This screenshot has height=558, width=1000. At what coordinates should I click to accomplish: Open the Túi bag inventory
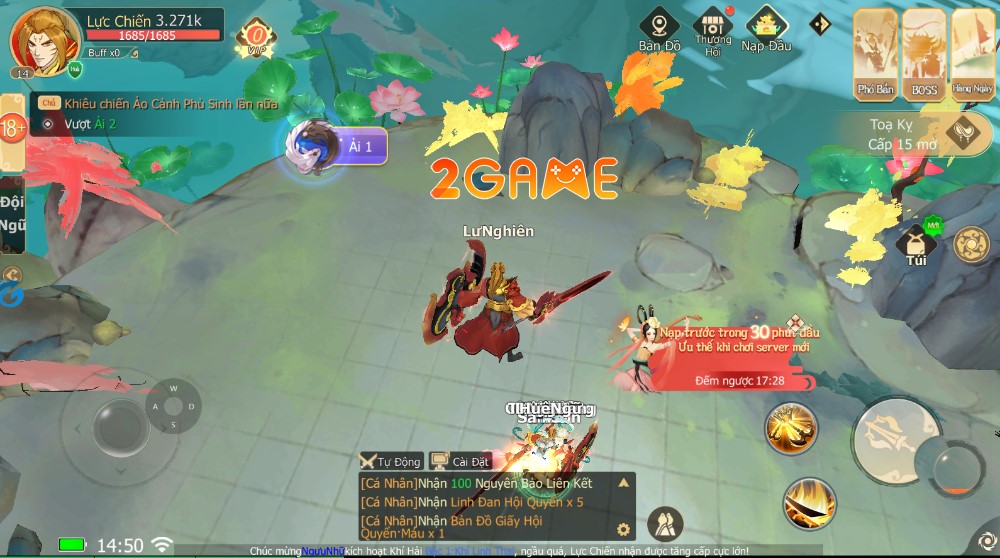pos(916,246)
